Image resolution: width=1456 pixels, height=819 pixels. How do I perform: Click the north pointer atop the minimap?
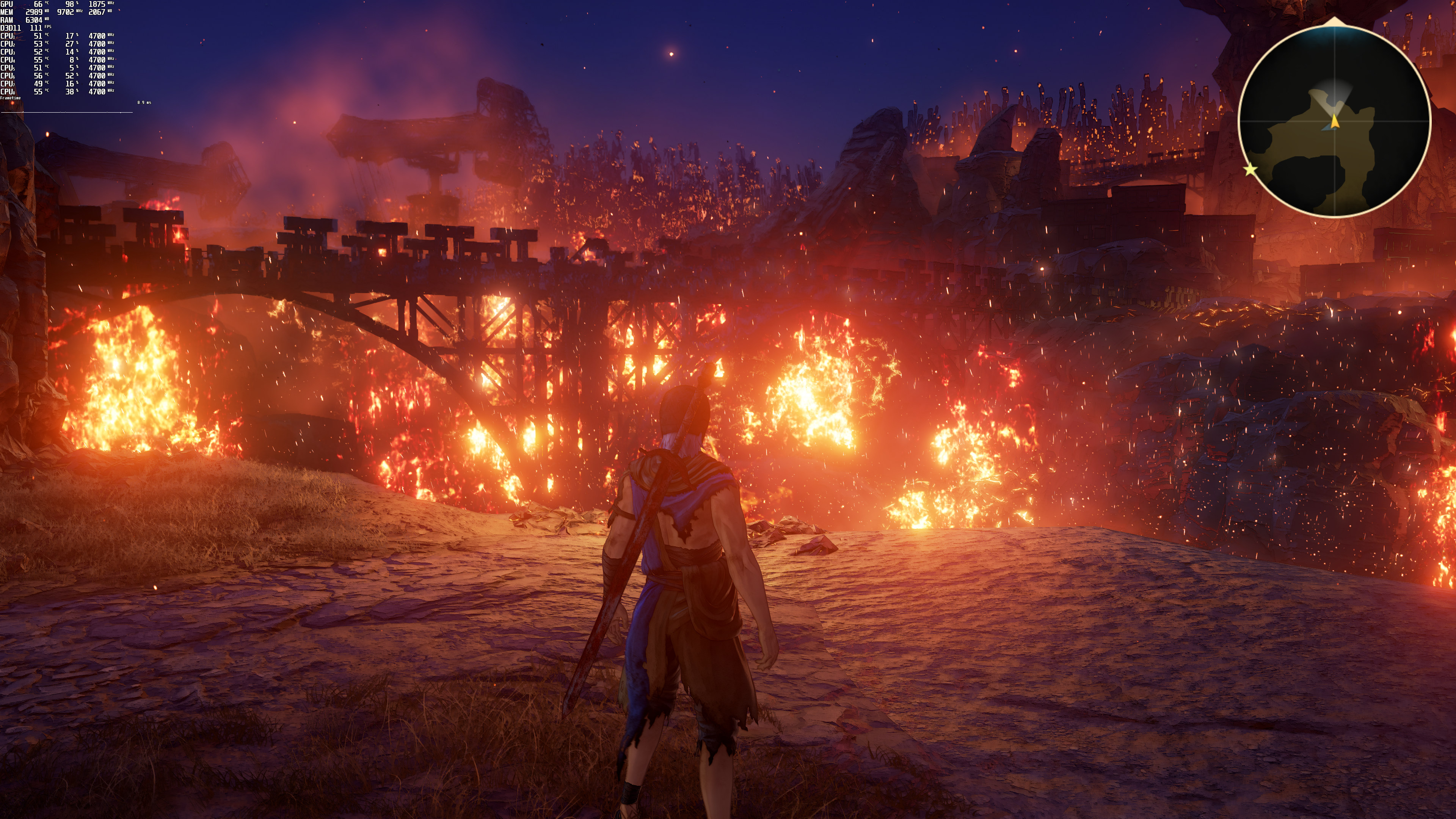pos(1335,22)
